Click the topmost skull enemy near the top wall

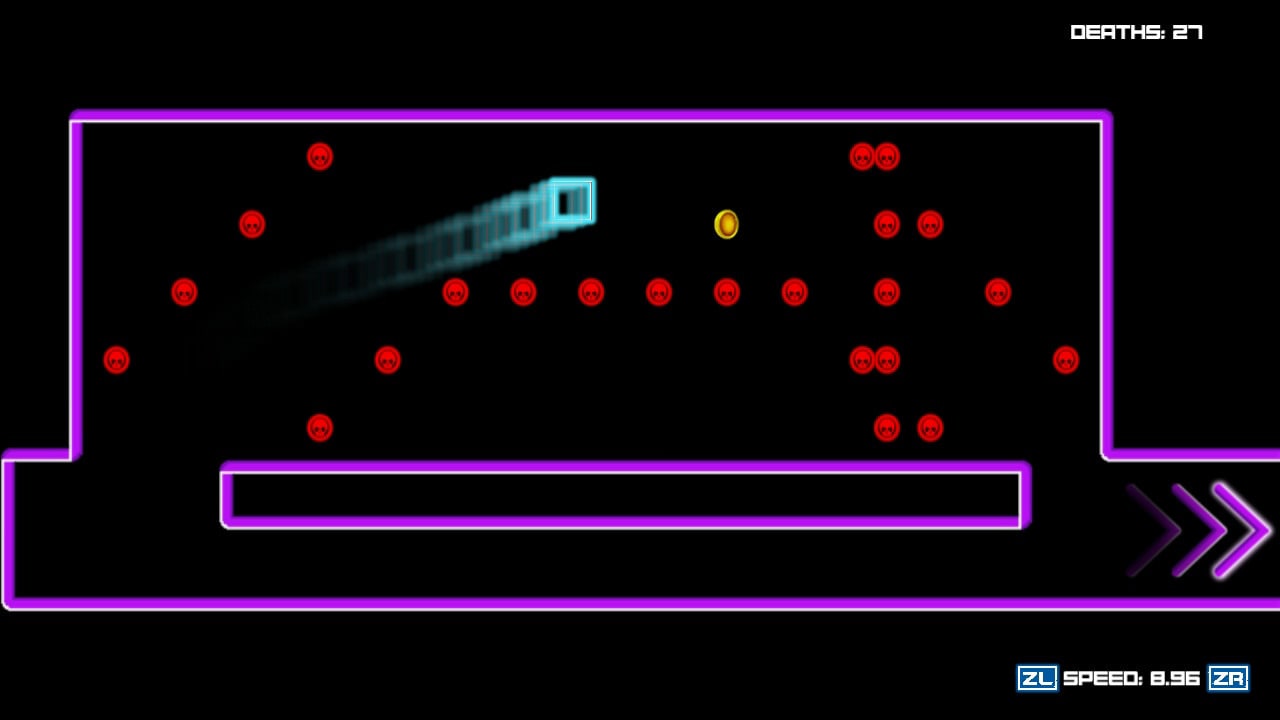[319, 155]
